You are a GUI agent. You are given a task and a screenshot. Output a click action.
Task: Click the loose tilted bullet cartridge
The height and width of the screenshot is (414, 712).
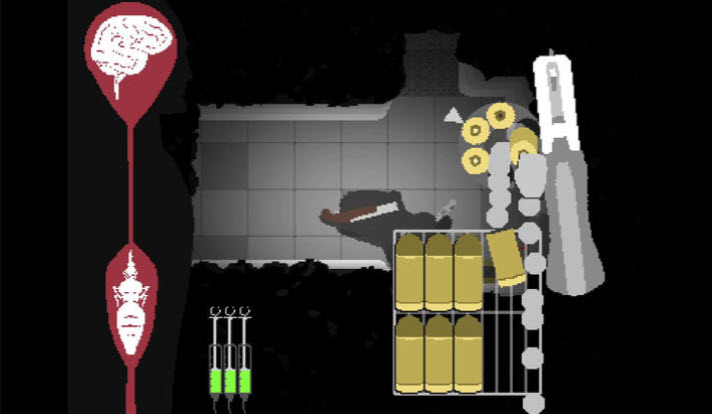point(505,258)
